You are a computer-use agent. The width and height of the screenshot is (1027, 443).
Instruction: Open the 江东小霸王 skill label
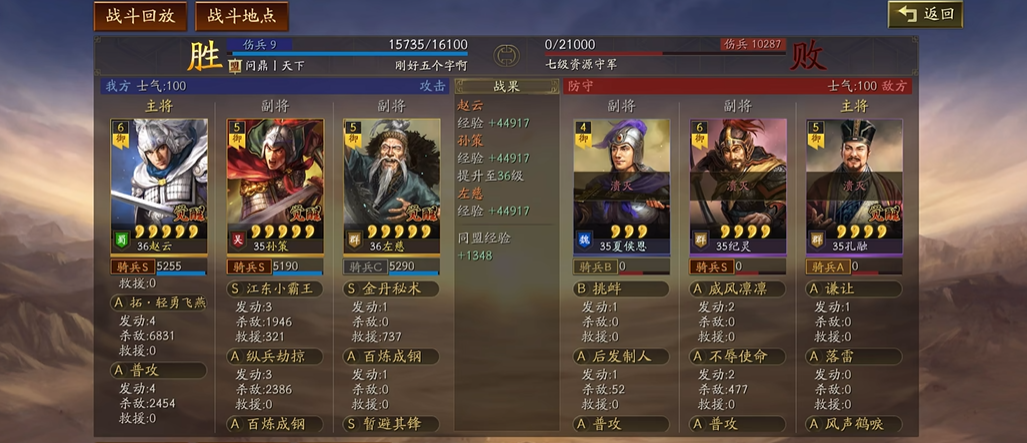[x=275, y=288]
